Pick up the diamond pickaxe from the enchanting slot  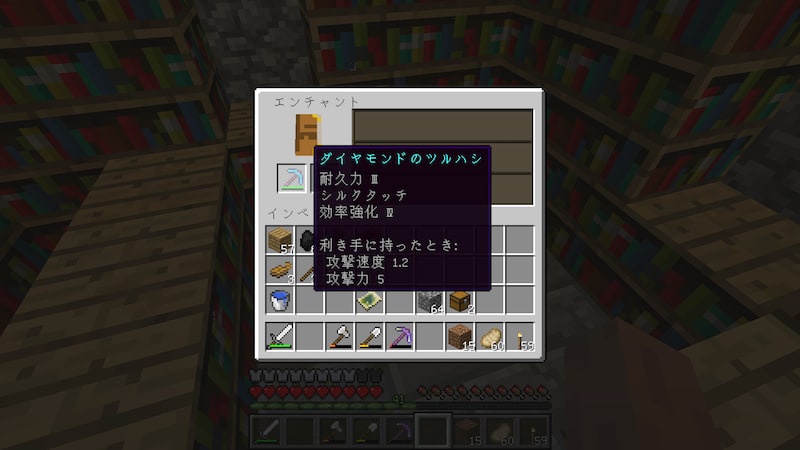click(292, 178)
